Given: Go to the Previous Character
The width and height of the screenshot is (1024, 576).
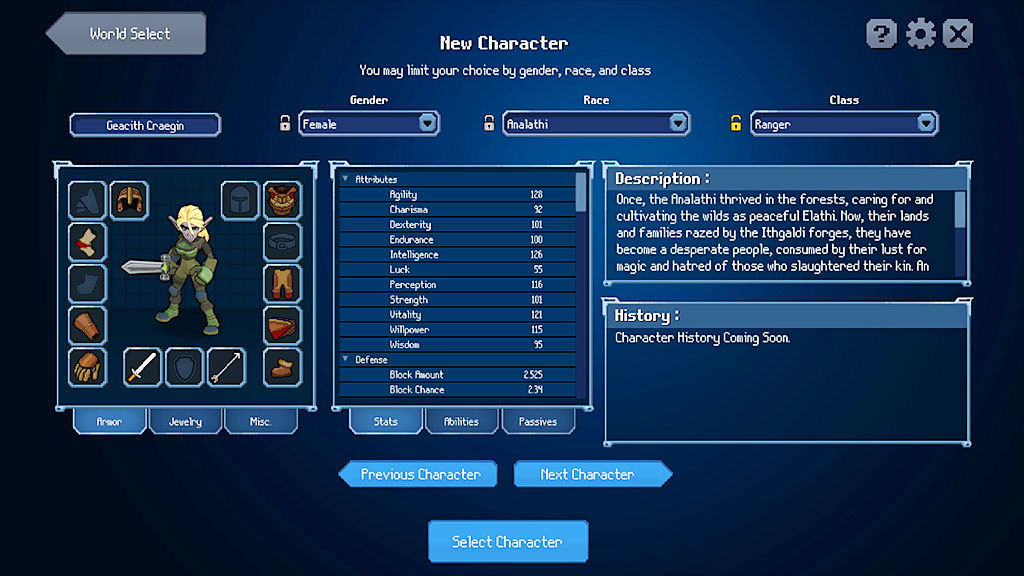Looking at the screenshot, I should [x=419, y=474].
